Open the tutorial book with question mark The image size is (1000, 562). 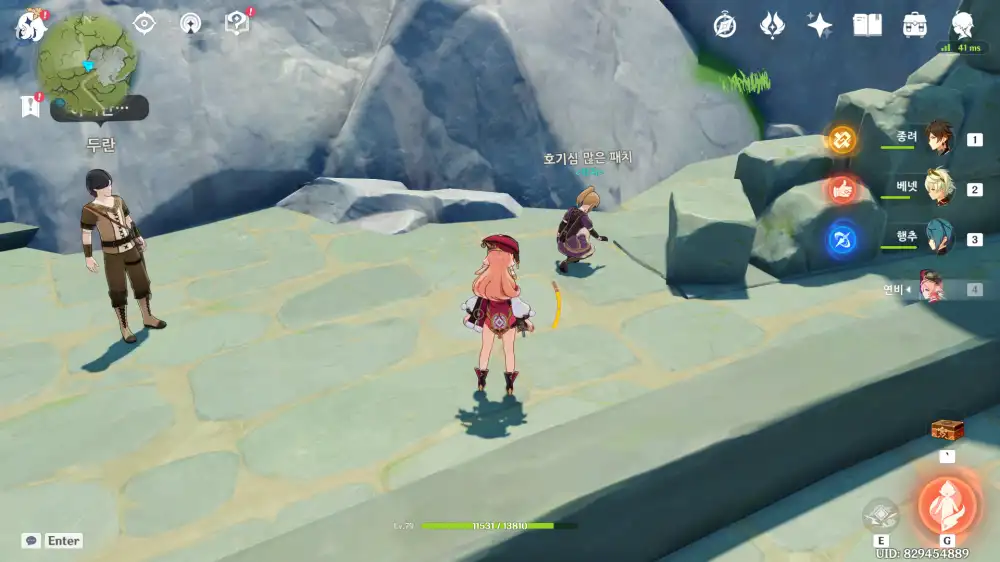(237, 23)
